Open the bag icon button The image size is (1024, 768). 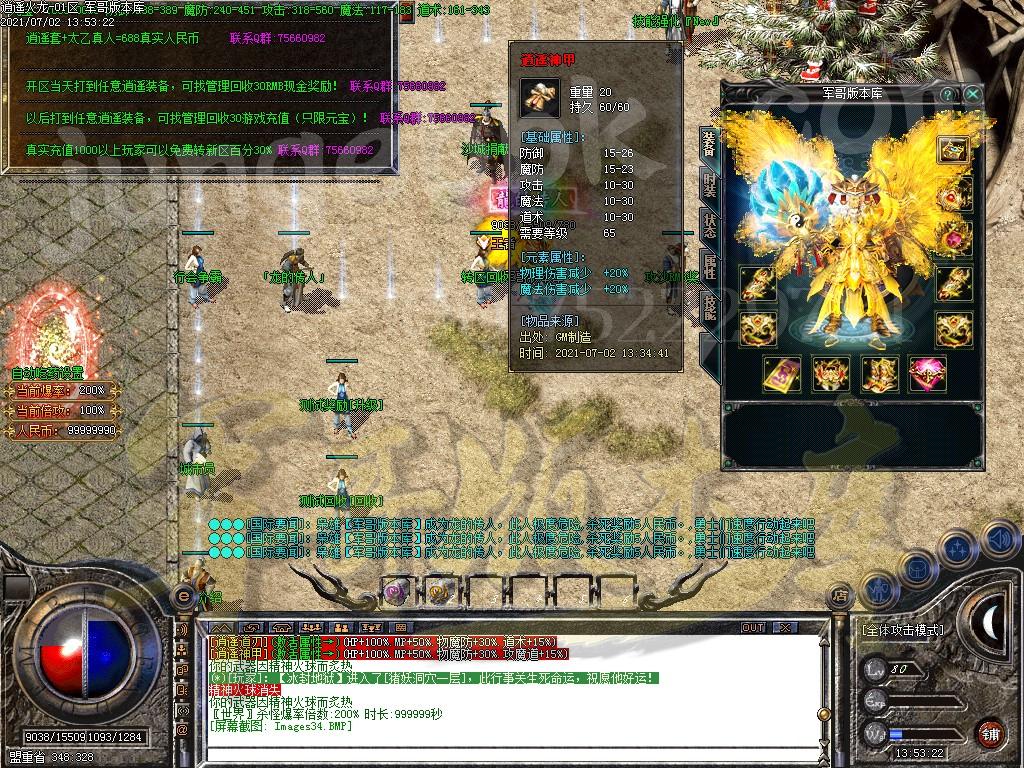916,570
